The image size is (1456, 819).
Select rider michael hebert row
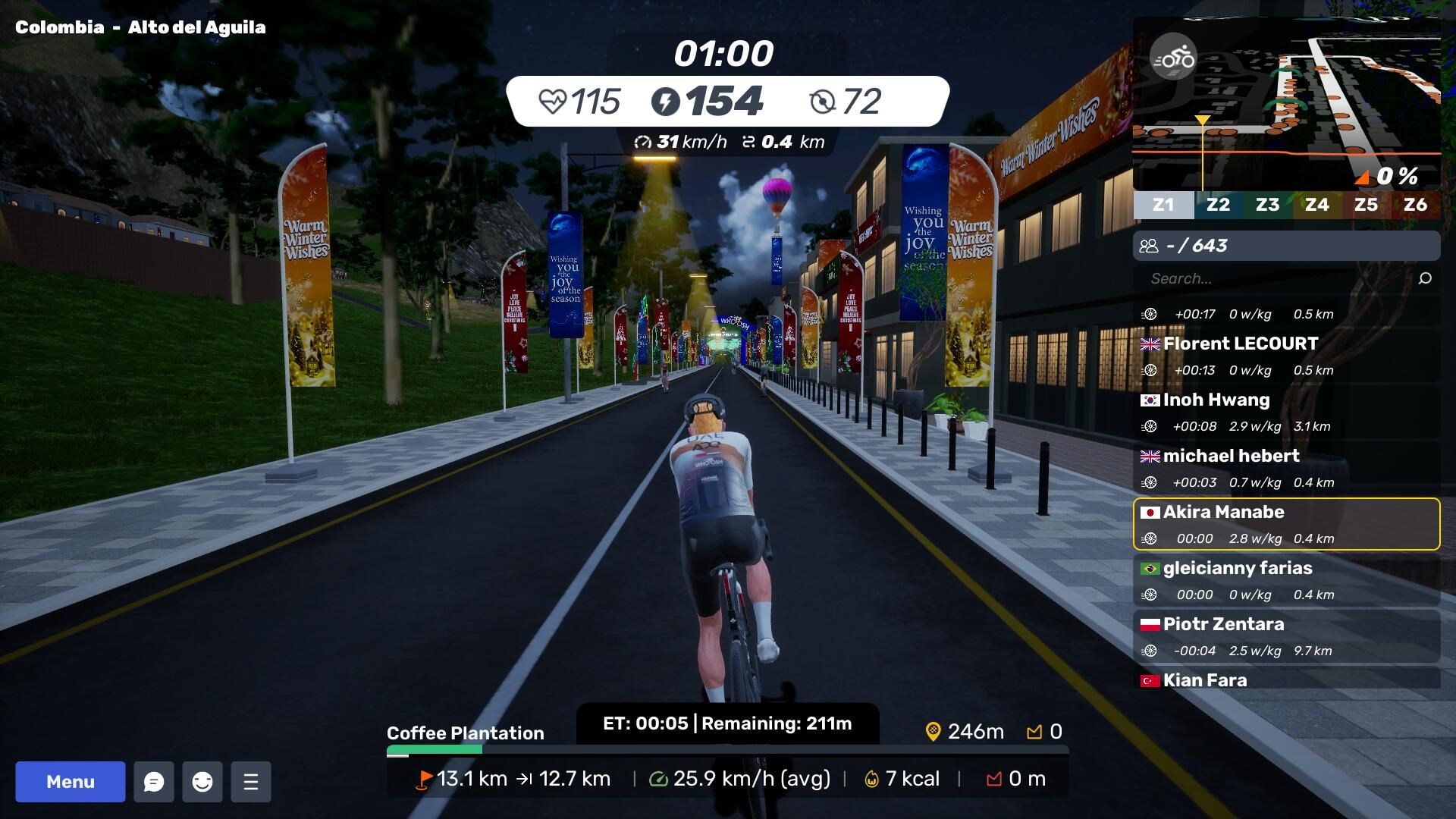click(1286, 468)
